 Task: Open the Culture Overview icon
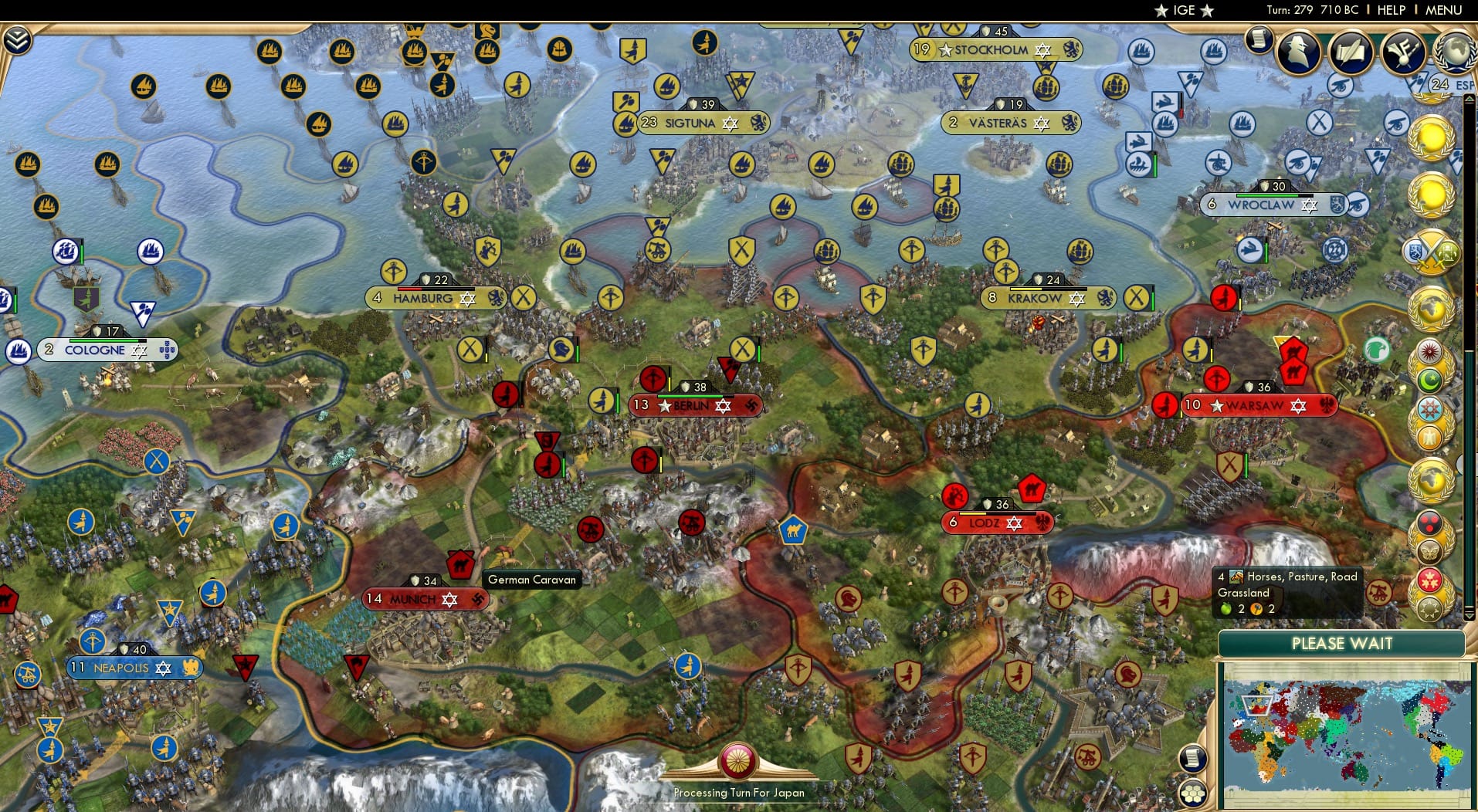[x=1402, y=52]
